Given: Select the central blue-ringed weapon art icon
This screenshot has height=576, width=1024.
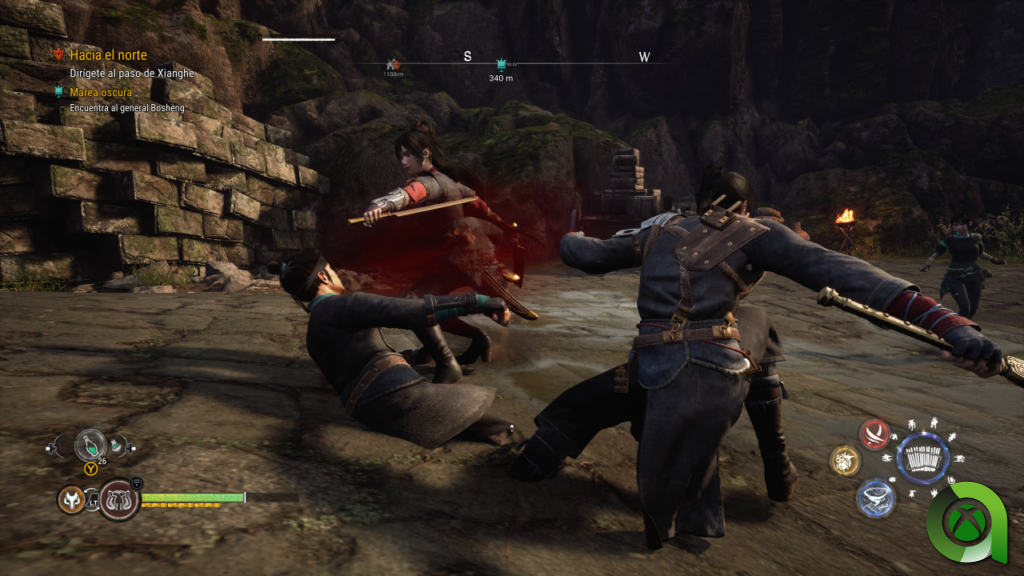Looking at the screenshot, I should [x=922, y=460].
